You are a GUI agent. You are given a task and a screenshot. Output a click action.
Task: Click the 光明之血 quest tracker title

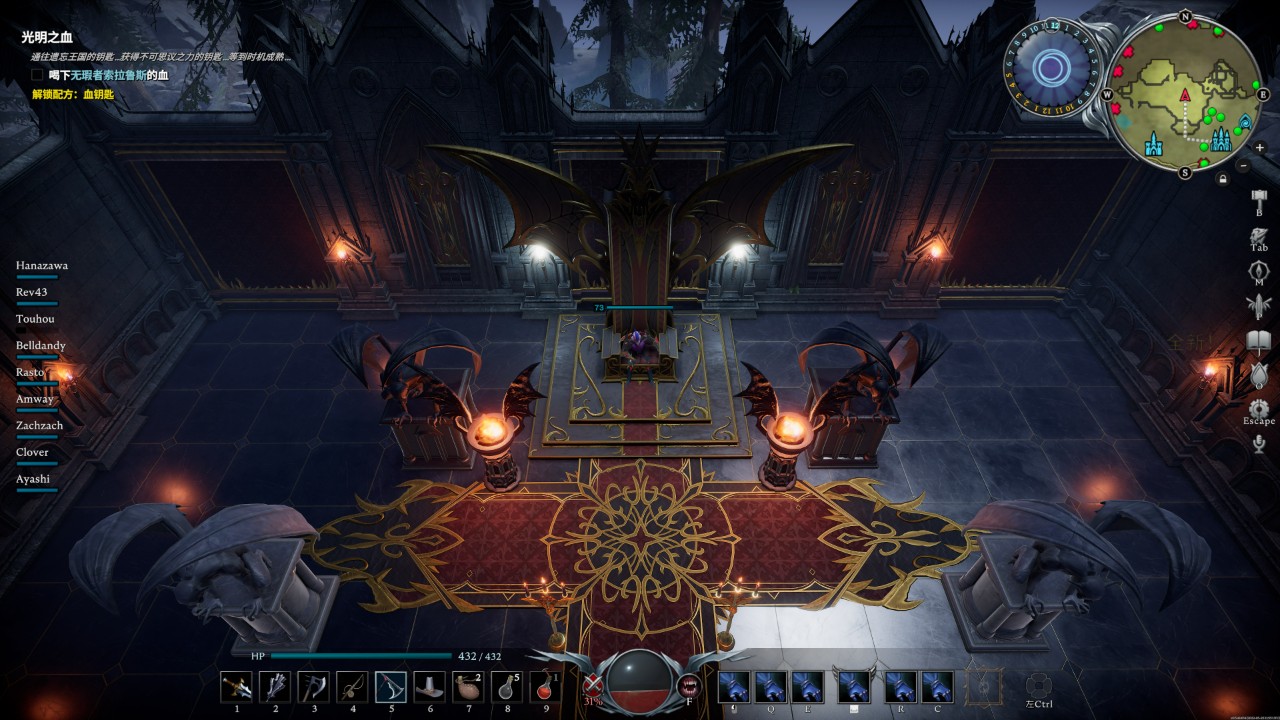[47, 38]
